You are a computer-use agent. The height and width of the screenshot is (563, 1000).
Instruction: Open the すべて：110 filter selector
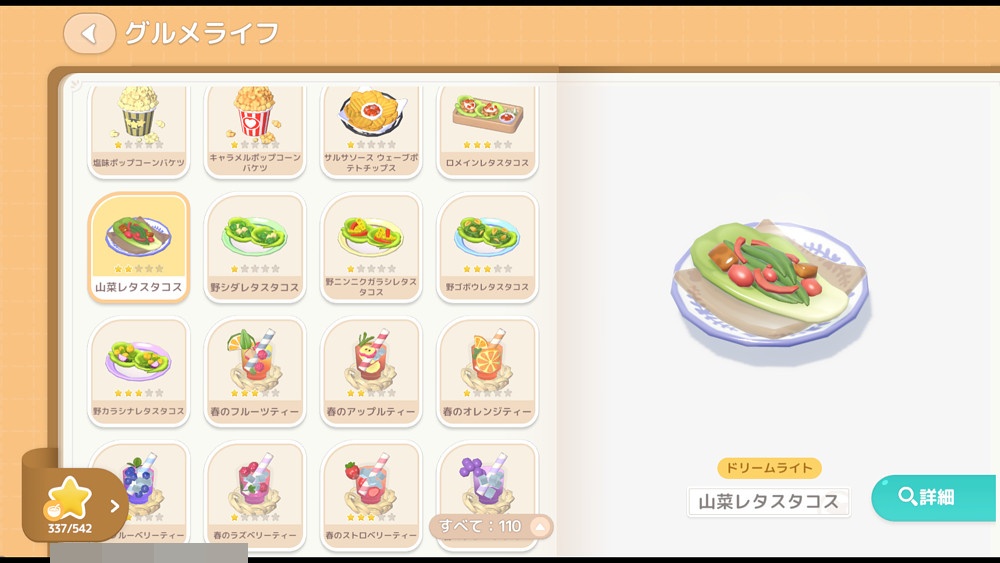491,526
